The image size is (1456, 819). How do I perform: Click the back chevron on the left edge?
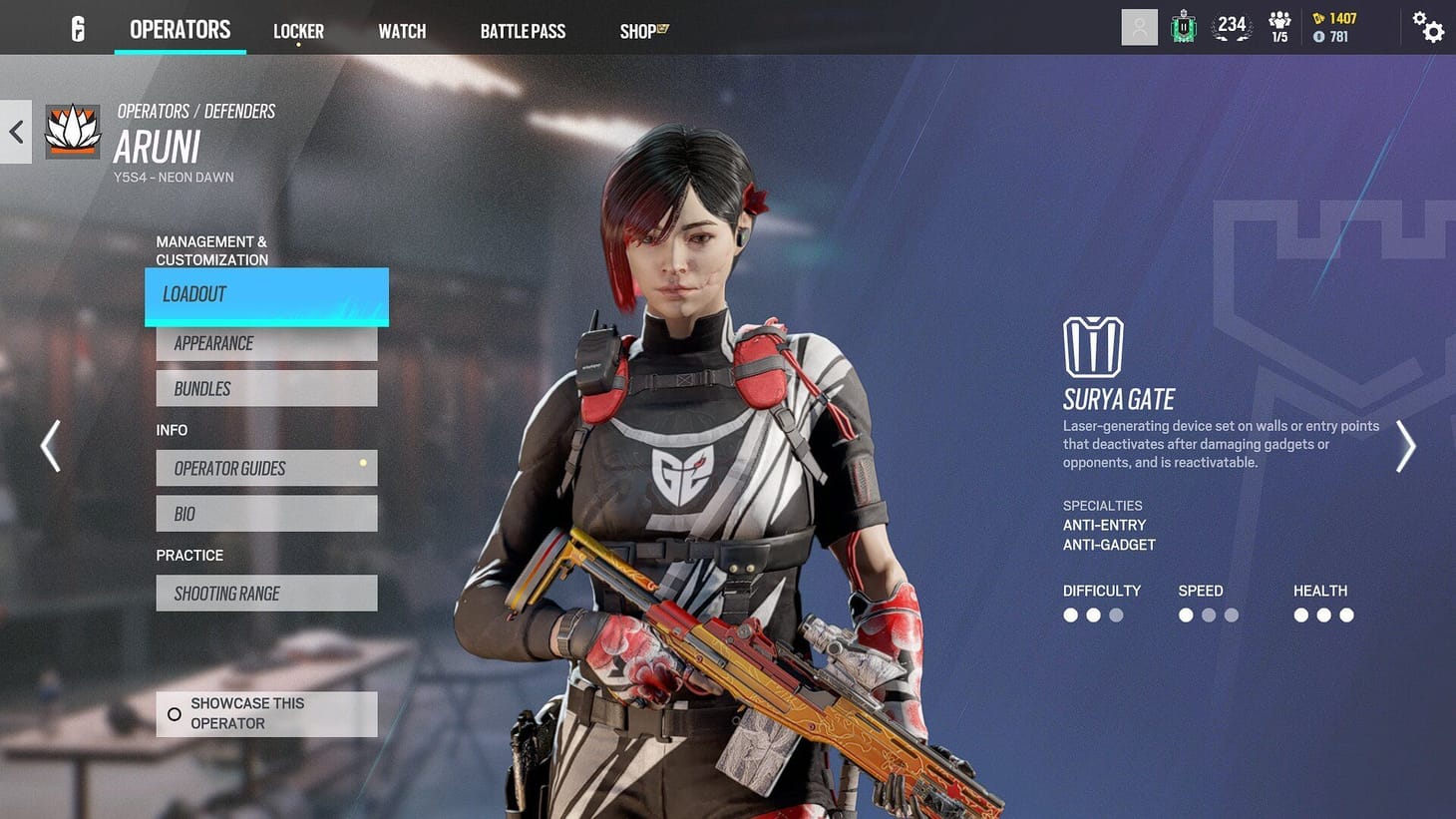point(15,131)
